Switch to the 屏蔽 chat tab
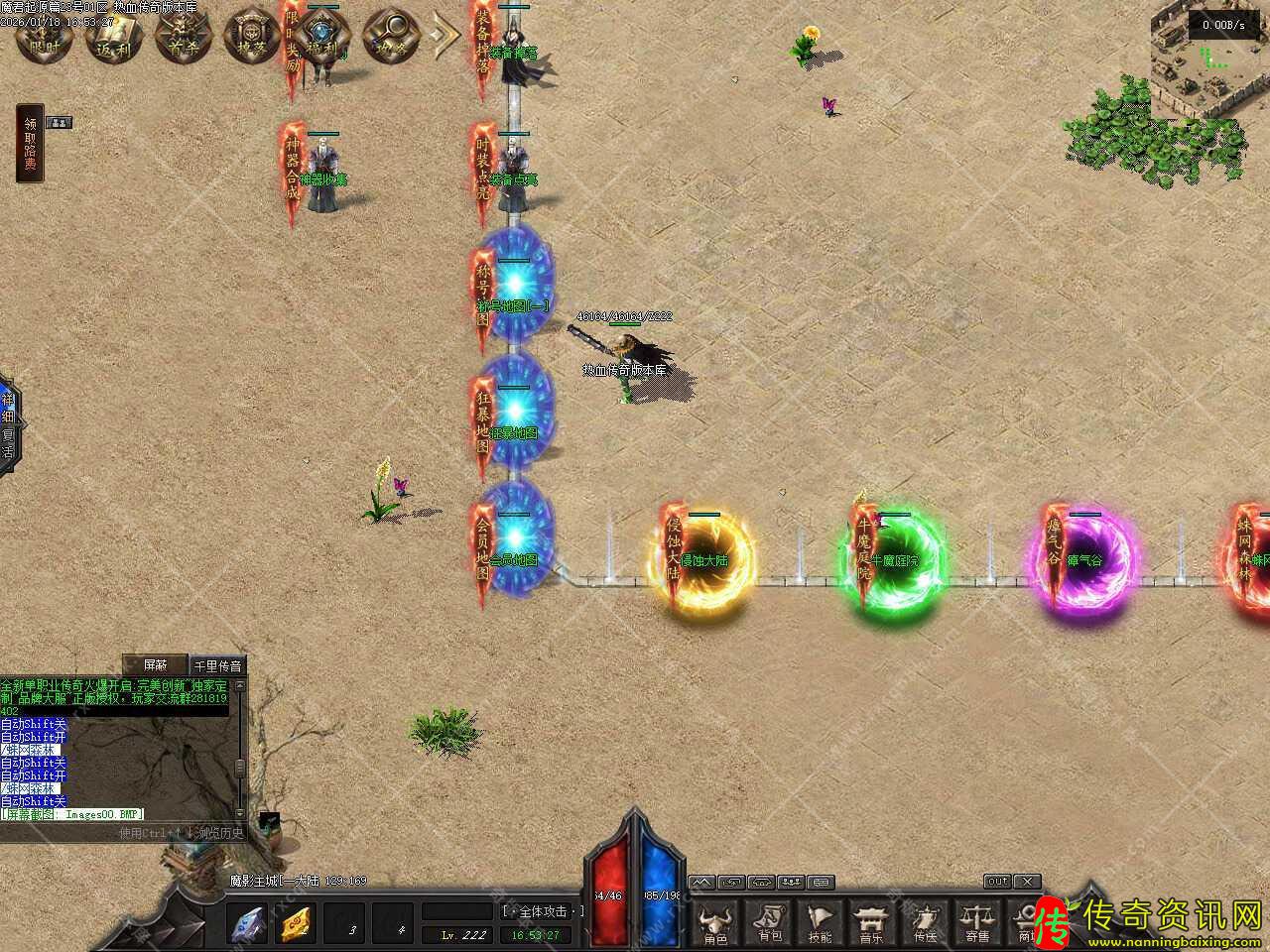 [157, 665]
